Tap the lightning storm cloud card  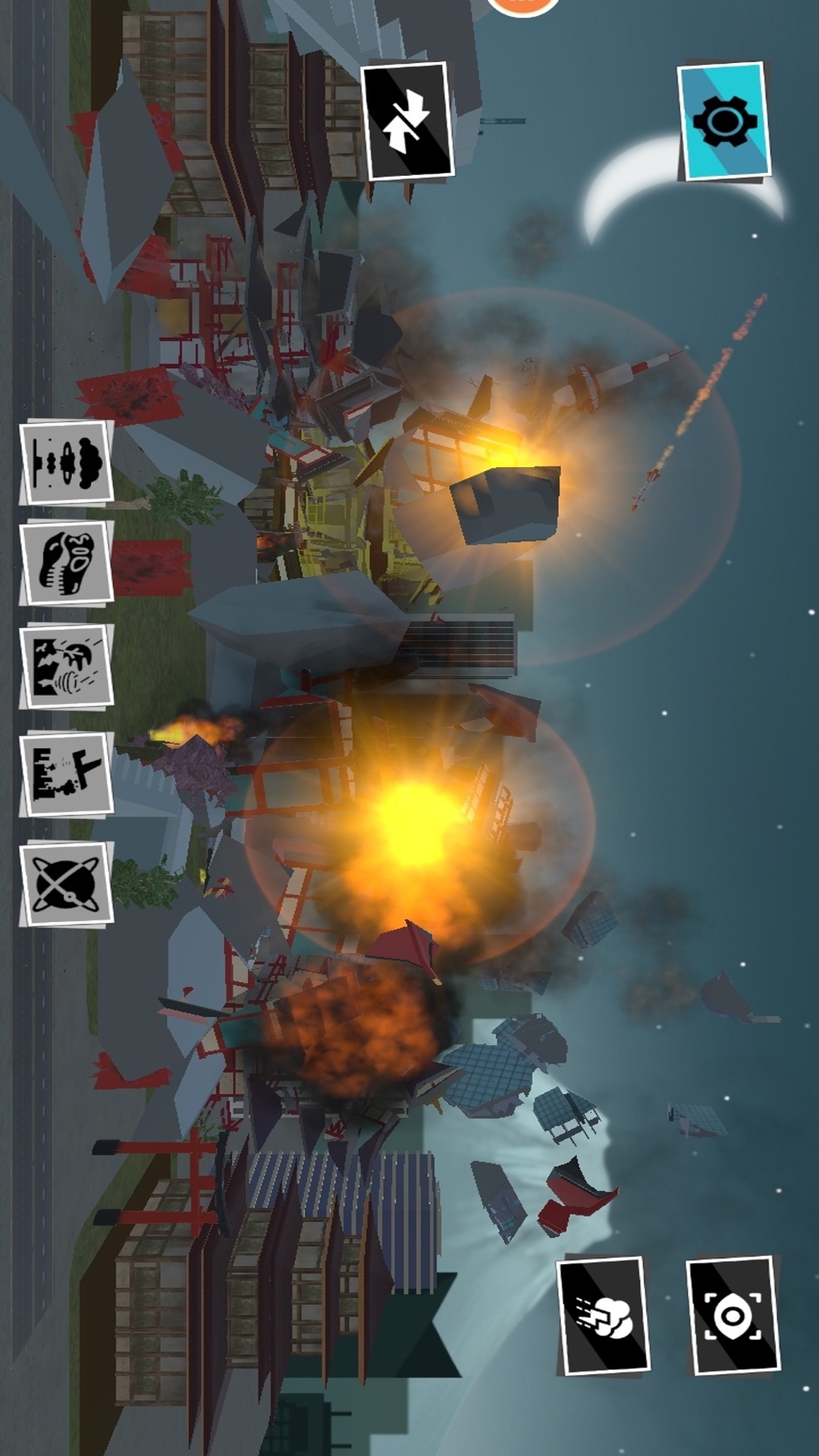pos(604,1316)
